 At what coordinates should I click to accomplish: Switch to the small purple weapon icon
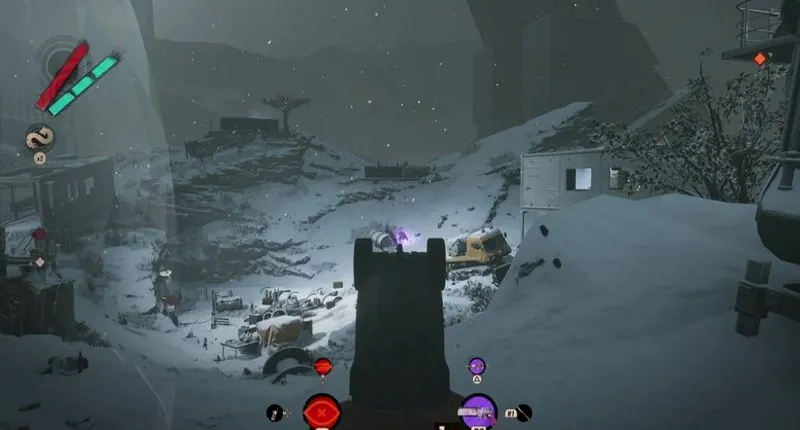[x=477, y=367]
